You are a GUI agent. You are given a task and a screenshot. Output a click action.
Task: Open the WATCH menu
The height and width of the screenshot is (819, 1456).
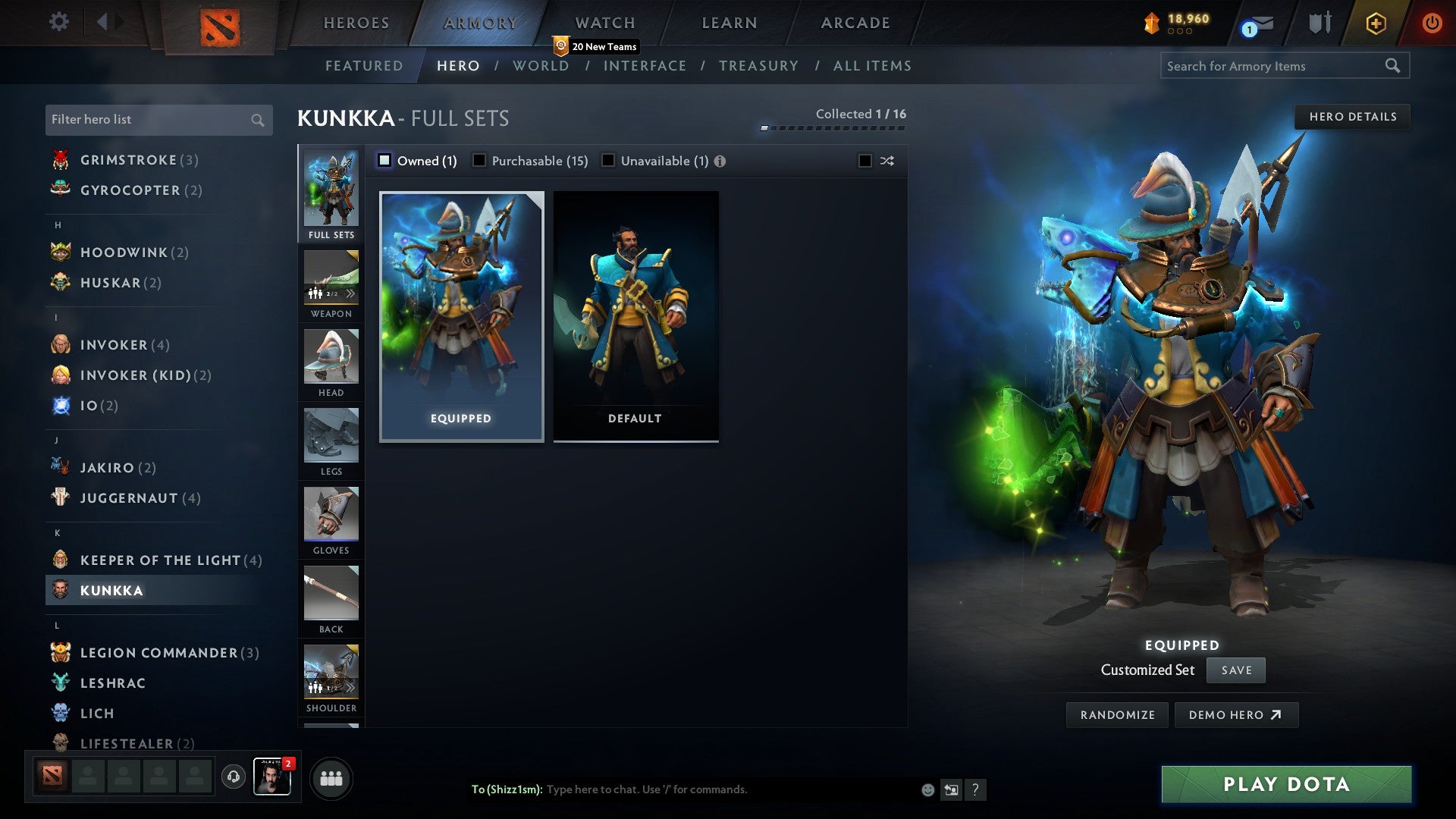tap(603, 23)
